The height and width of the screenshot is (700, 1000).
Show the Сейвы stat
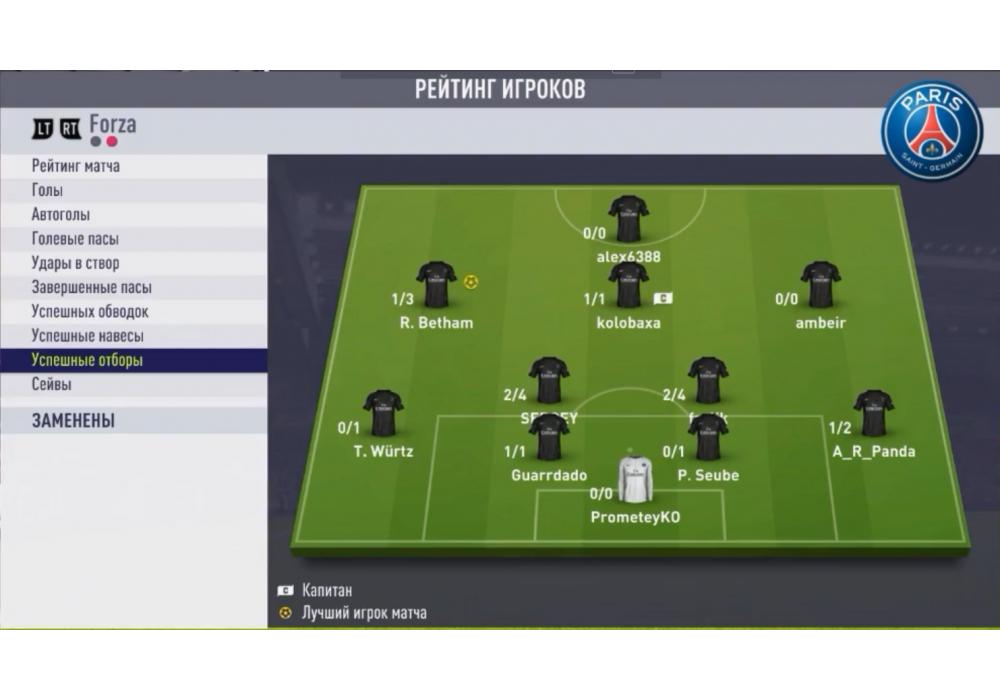[x=51, y=384]
